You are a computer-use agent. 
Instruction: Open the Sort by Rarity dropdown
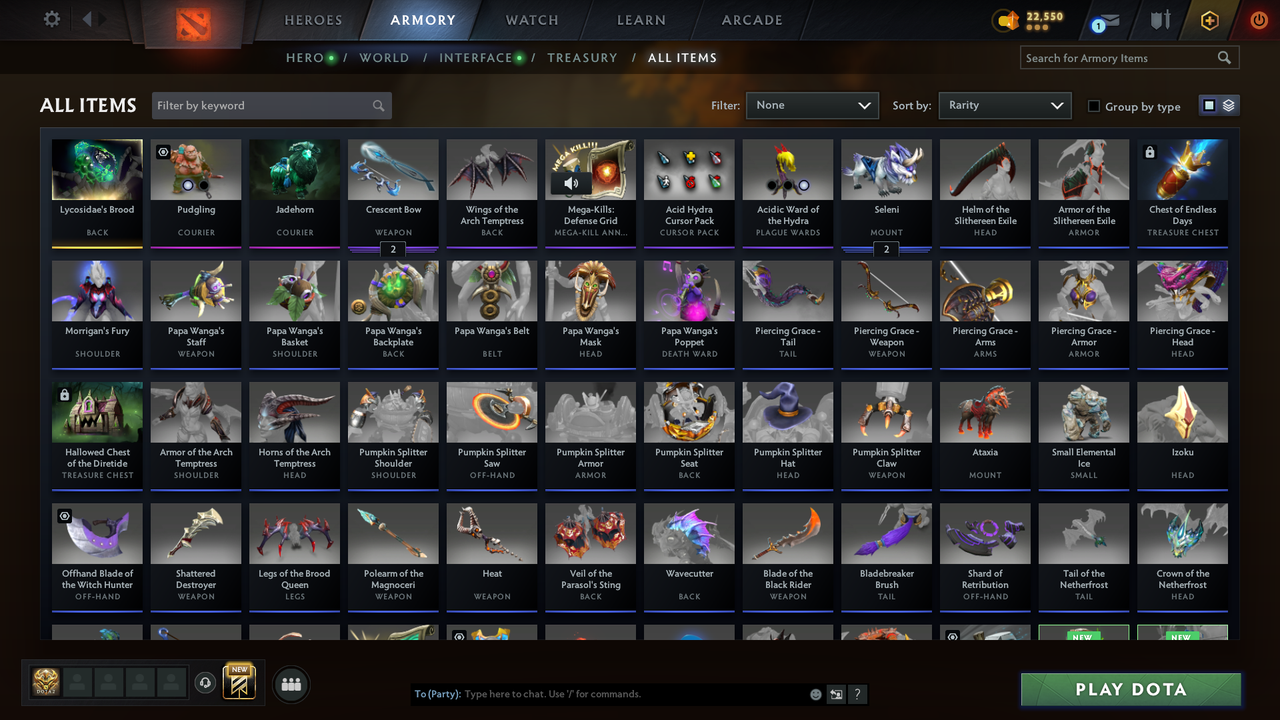[x=1005, y=105]
